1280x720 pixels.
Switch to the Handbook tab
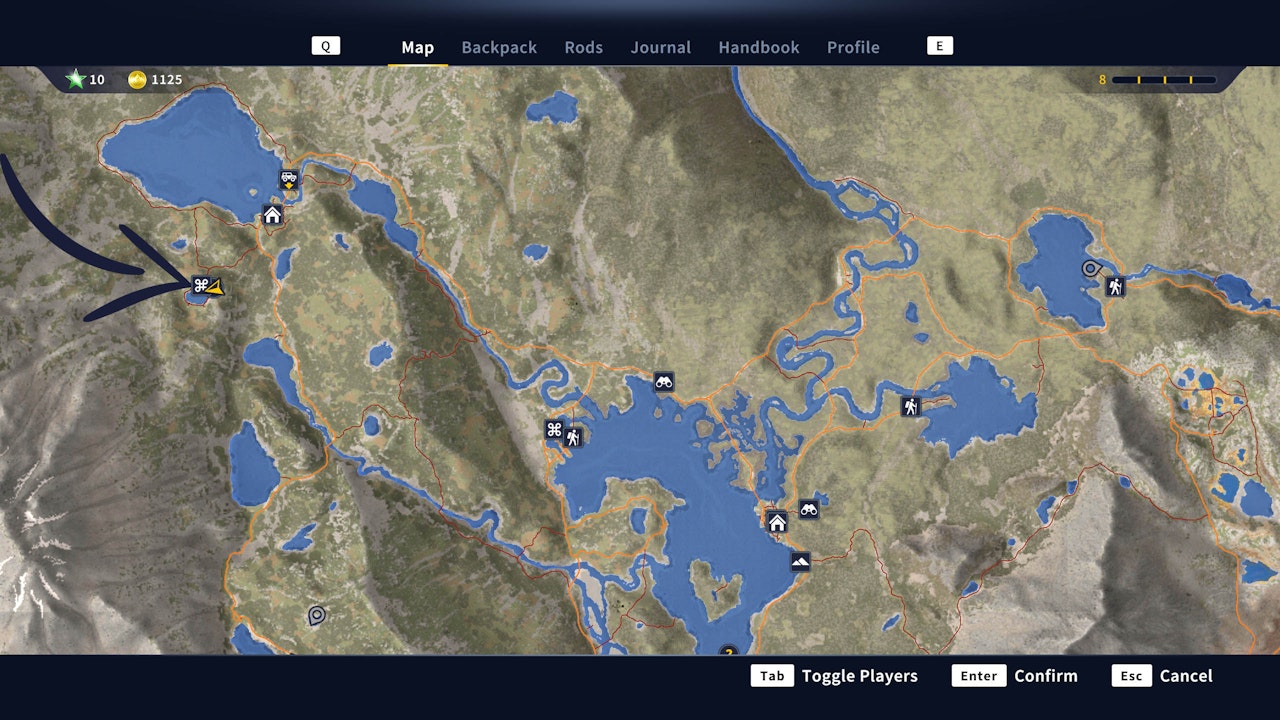coord(758,47)
